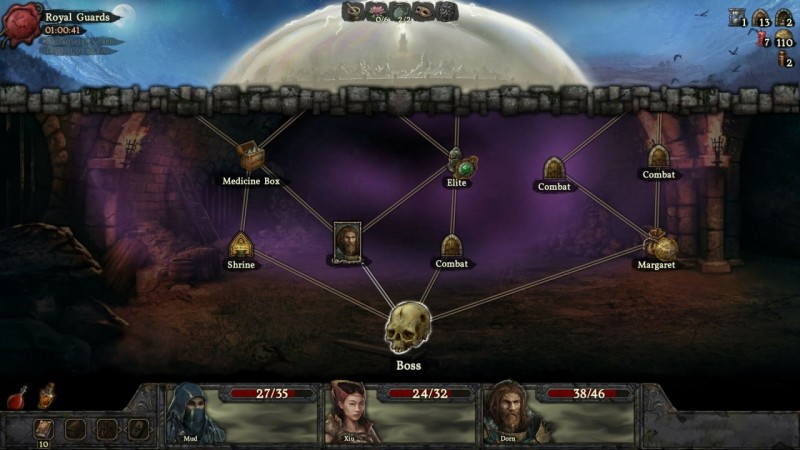Travel to the Margaret node

click(x=658, y=245)
